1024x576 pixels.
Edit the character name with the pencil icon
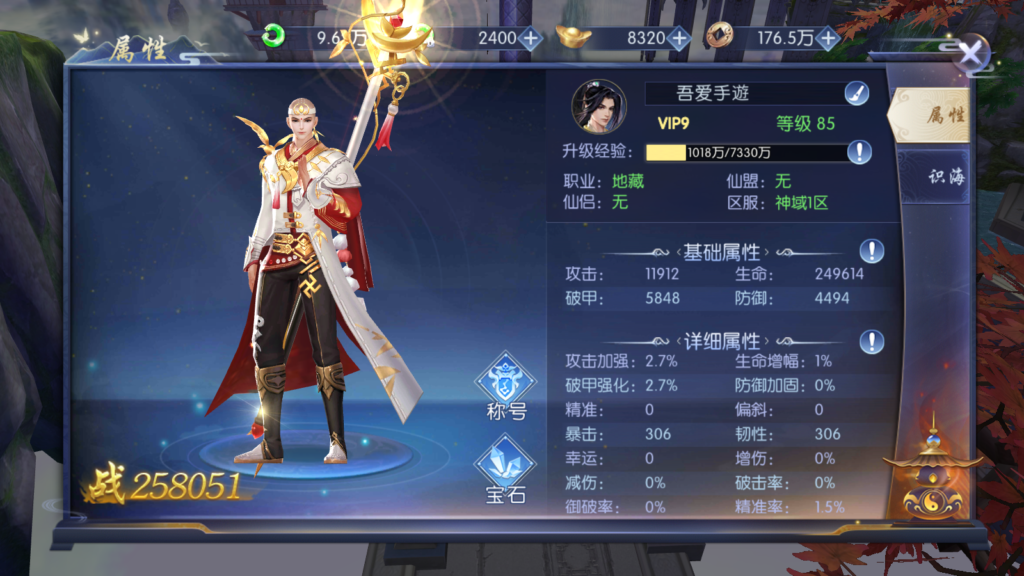pyautogui.click(x=855, y=94)
